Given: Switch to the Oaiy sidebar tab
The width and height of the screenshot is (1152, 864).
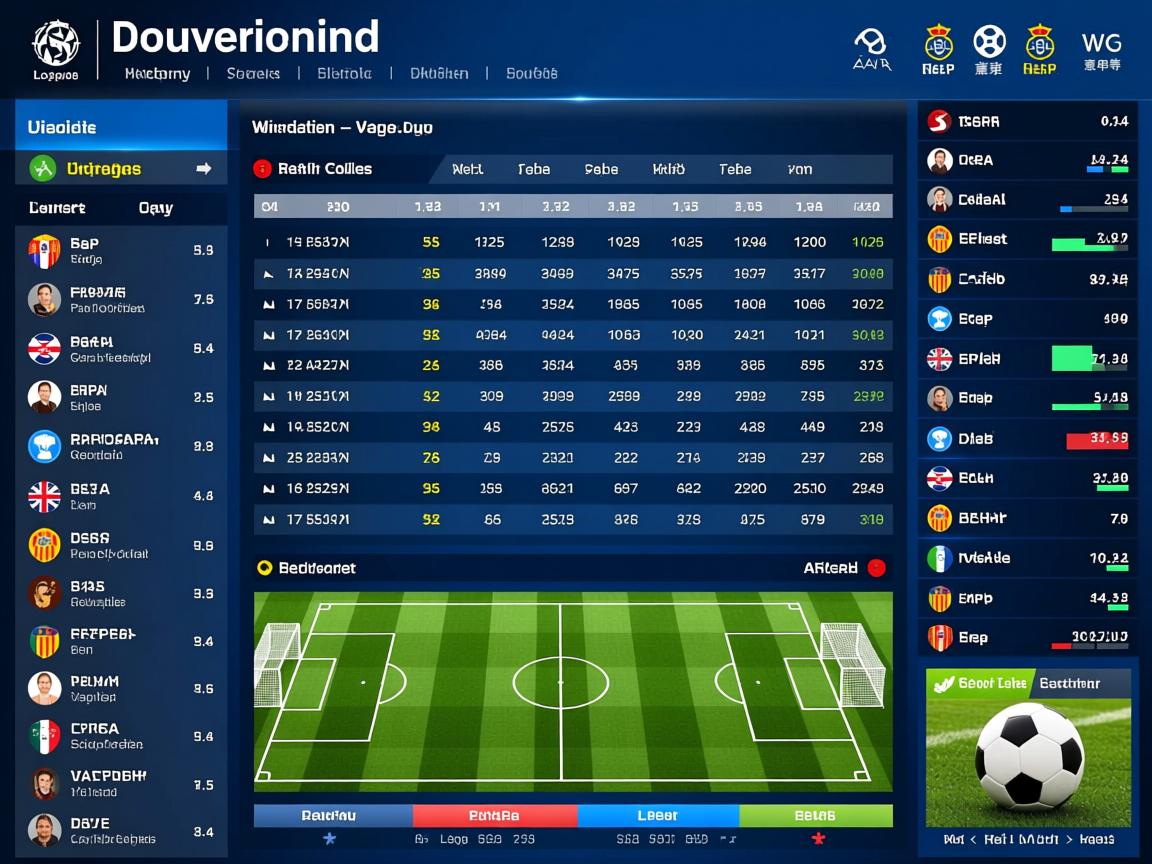Looking at the screenshot, I should point(155,208).
